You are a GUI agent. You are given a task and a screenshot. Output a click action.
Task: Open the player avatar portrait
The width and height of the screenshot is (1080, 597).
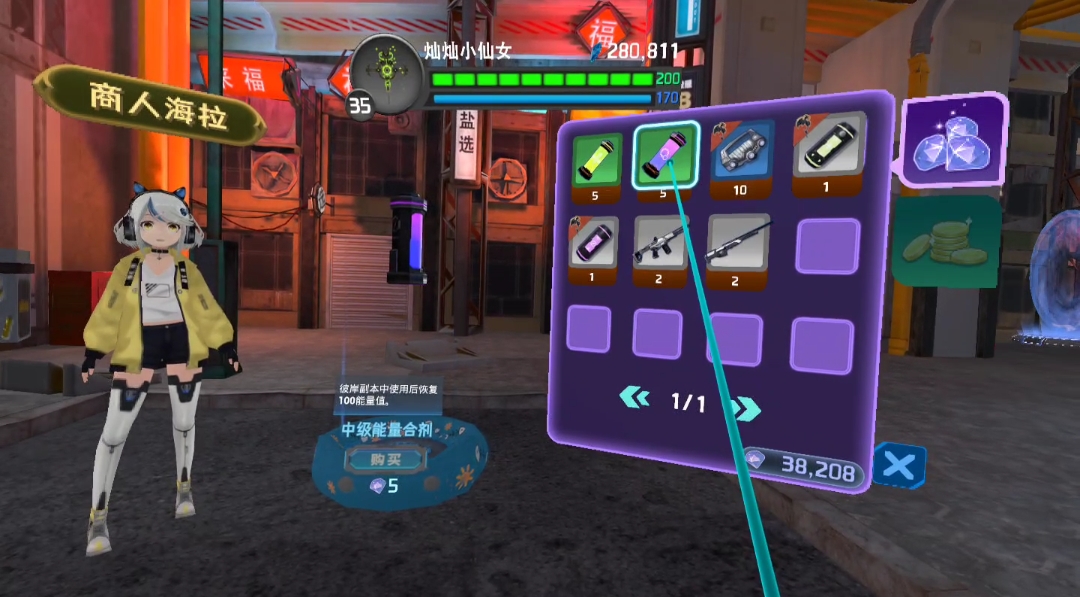coord(386,71)
